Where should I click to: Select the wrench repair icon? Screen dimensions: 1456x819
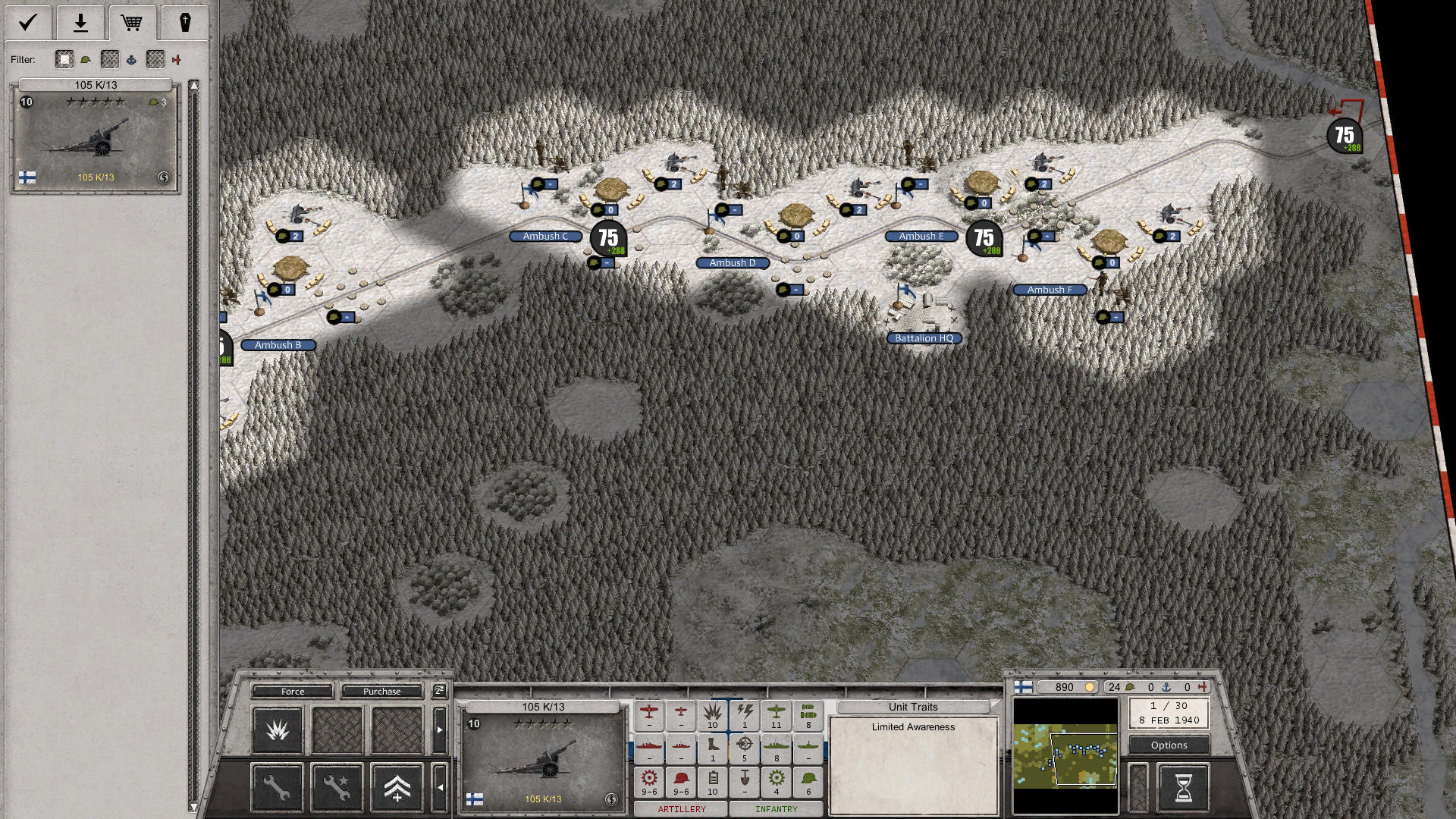pyautogui.click(x=277, y=787)
